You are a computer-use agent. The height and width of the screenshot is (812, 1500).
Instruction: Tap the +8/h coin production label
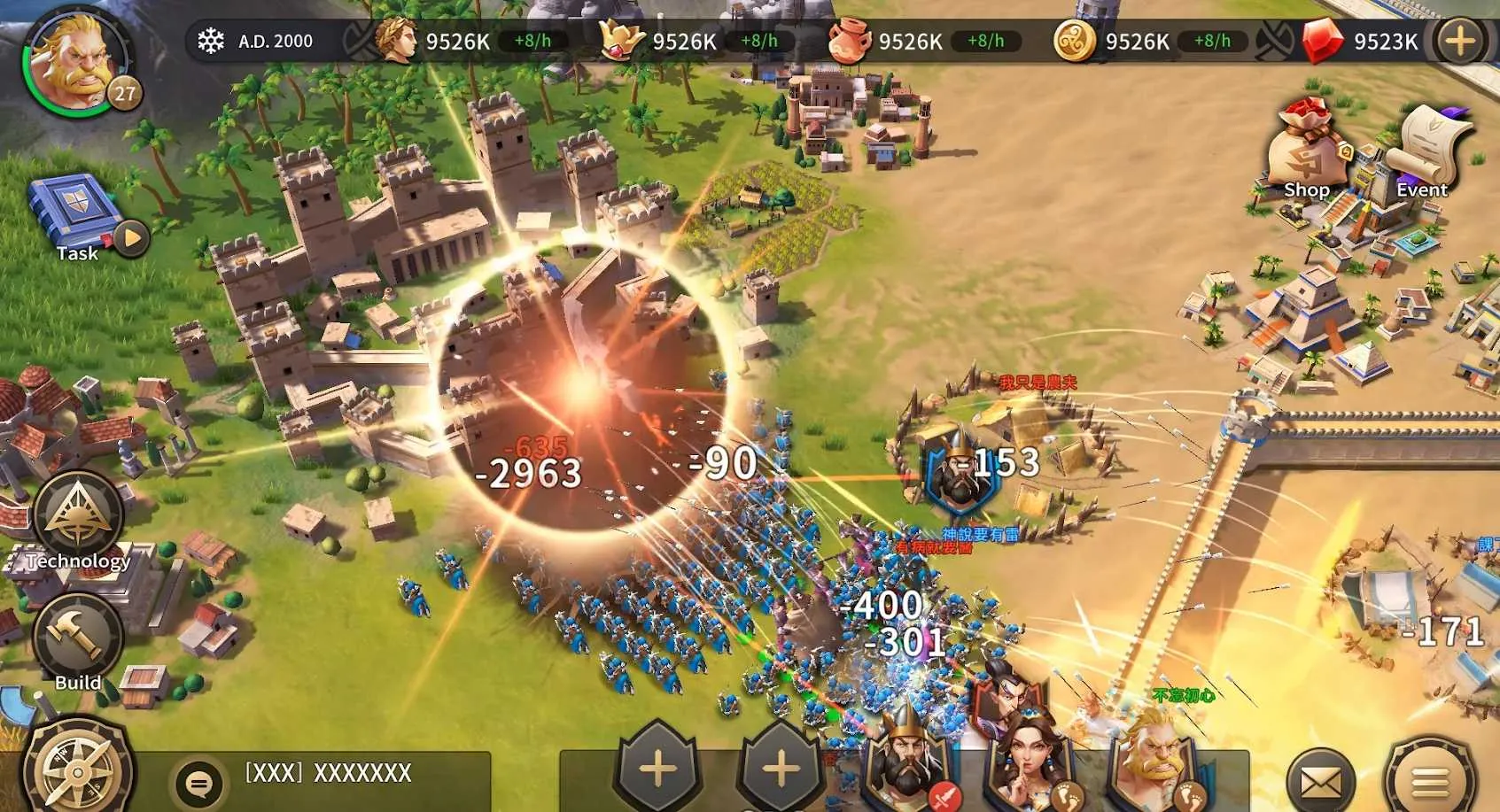point(1213,39)
